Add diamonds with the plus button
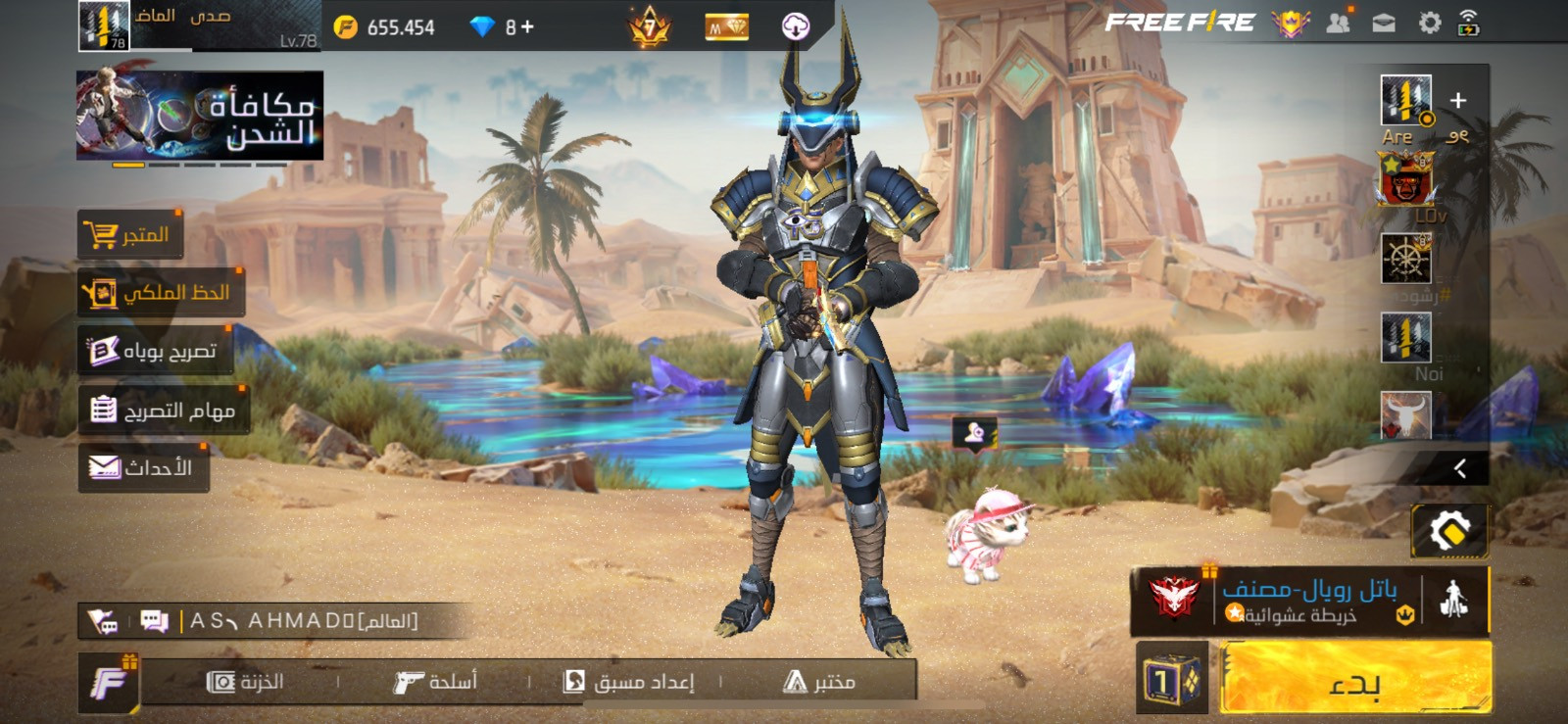The image size is (1568, 724). pos(527,27)
